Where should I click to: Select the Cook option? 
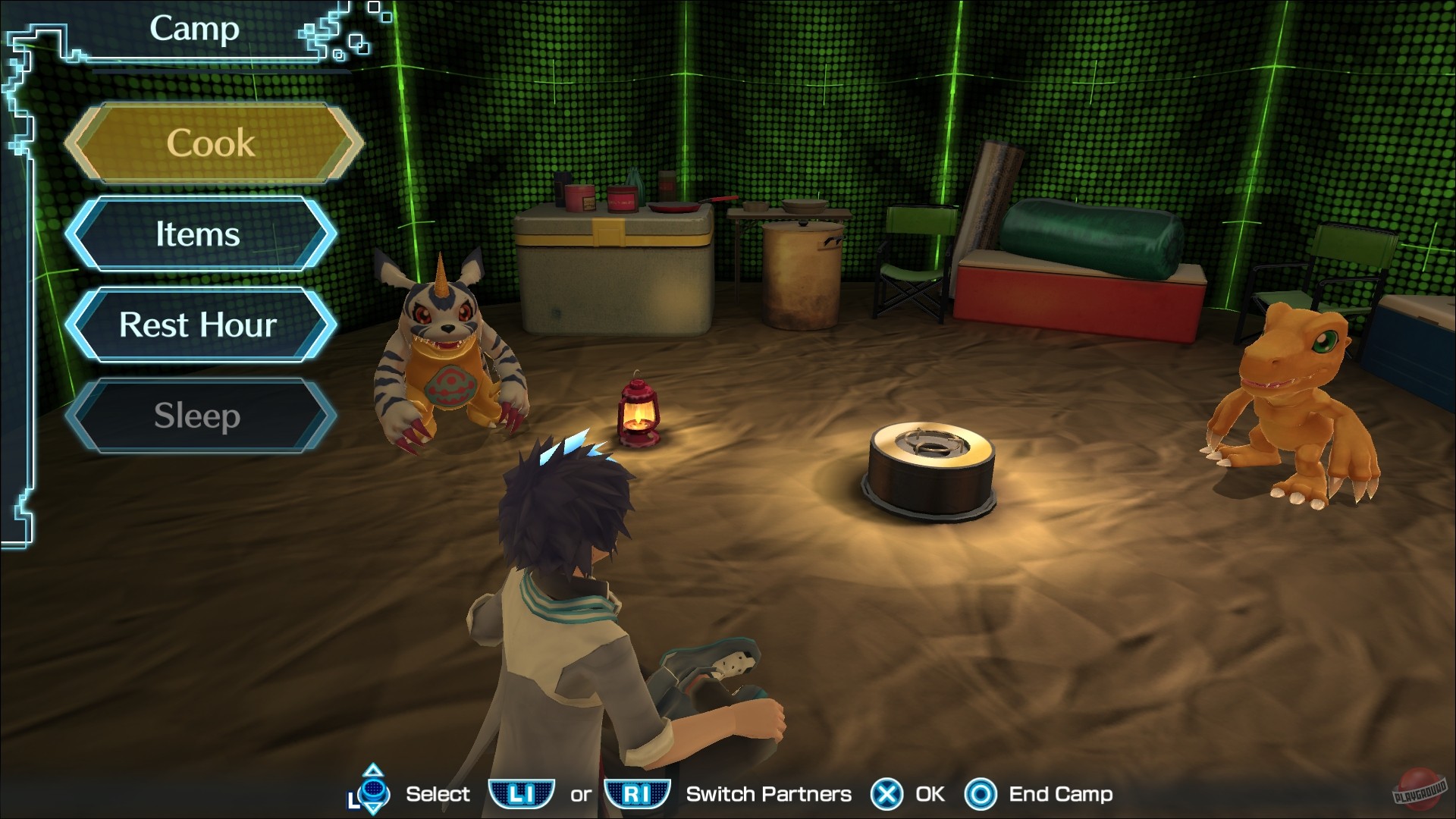point(212,143)
